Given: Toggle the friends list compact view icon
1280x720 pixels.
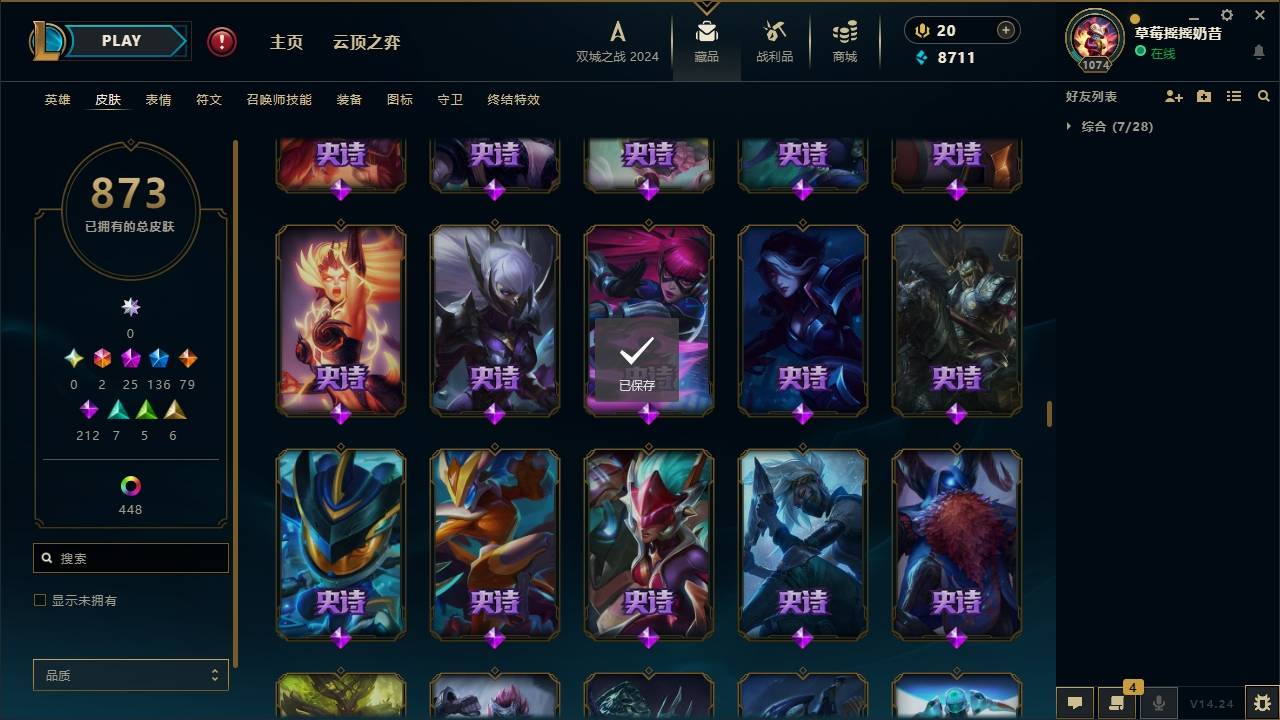Looking at the screenshot, I should pos(1234,95).
